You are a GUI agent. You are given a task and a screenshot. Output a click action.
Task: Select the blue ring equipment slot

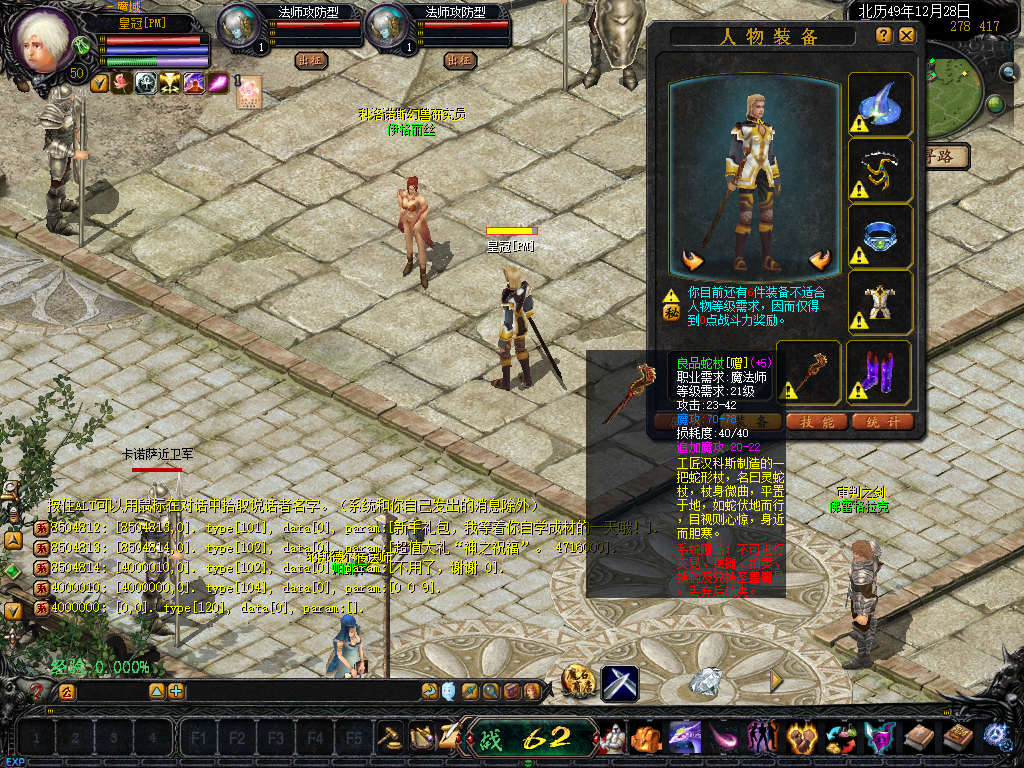(x=881, y=236)
